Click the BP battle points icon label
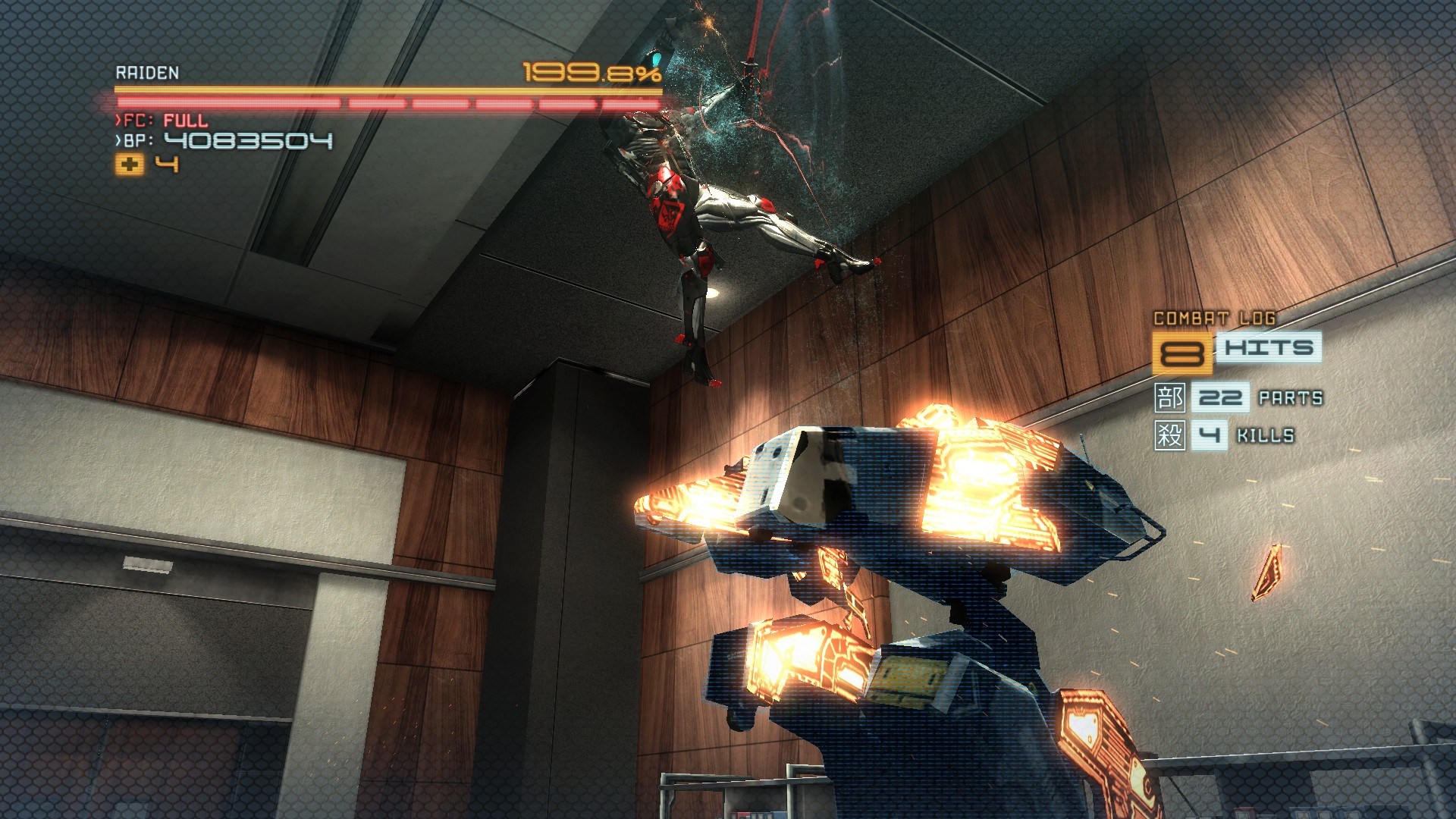Viewport: 1456px width, 819px height. (x=139, y=140)
